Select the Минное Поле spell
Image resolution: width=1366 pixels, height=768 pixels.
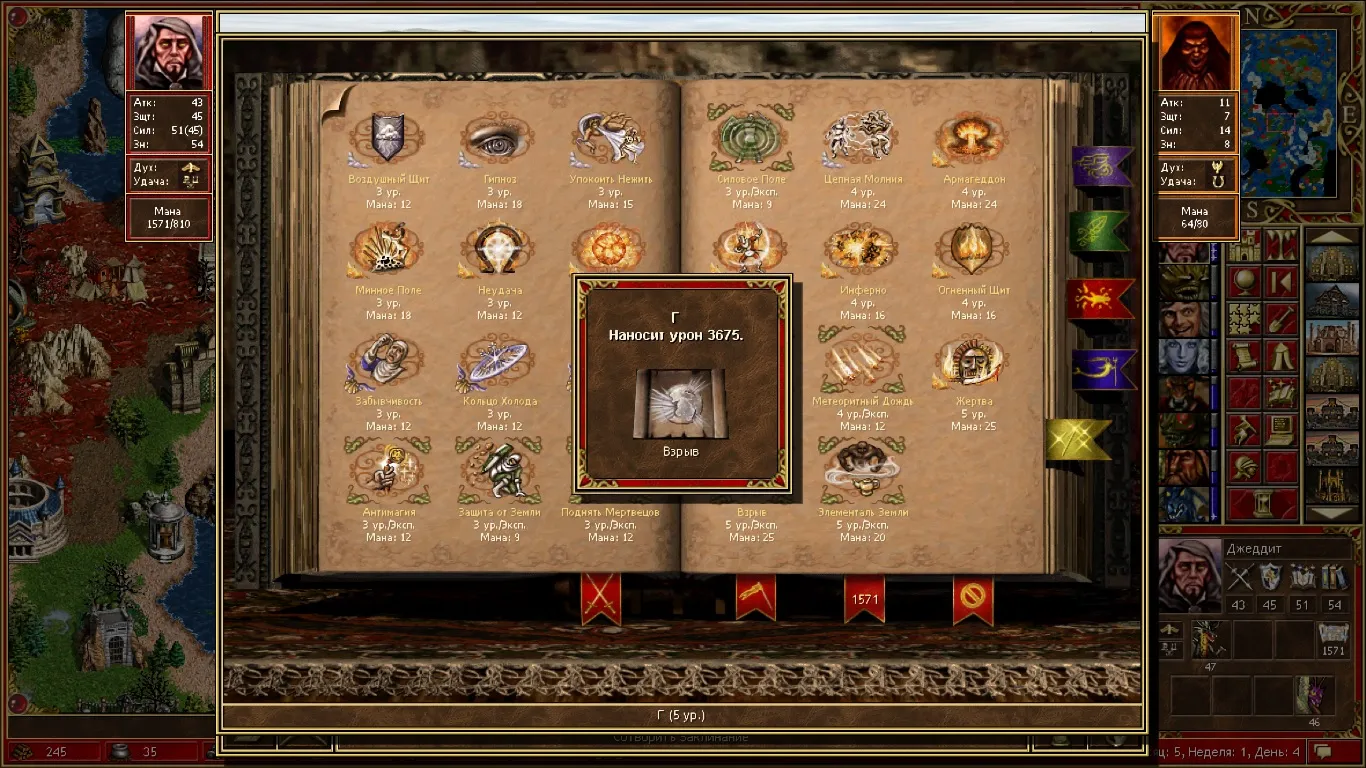(x=386, y=250)
